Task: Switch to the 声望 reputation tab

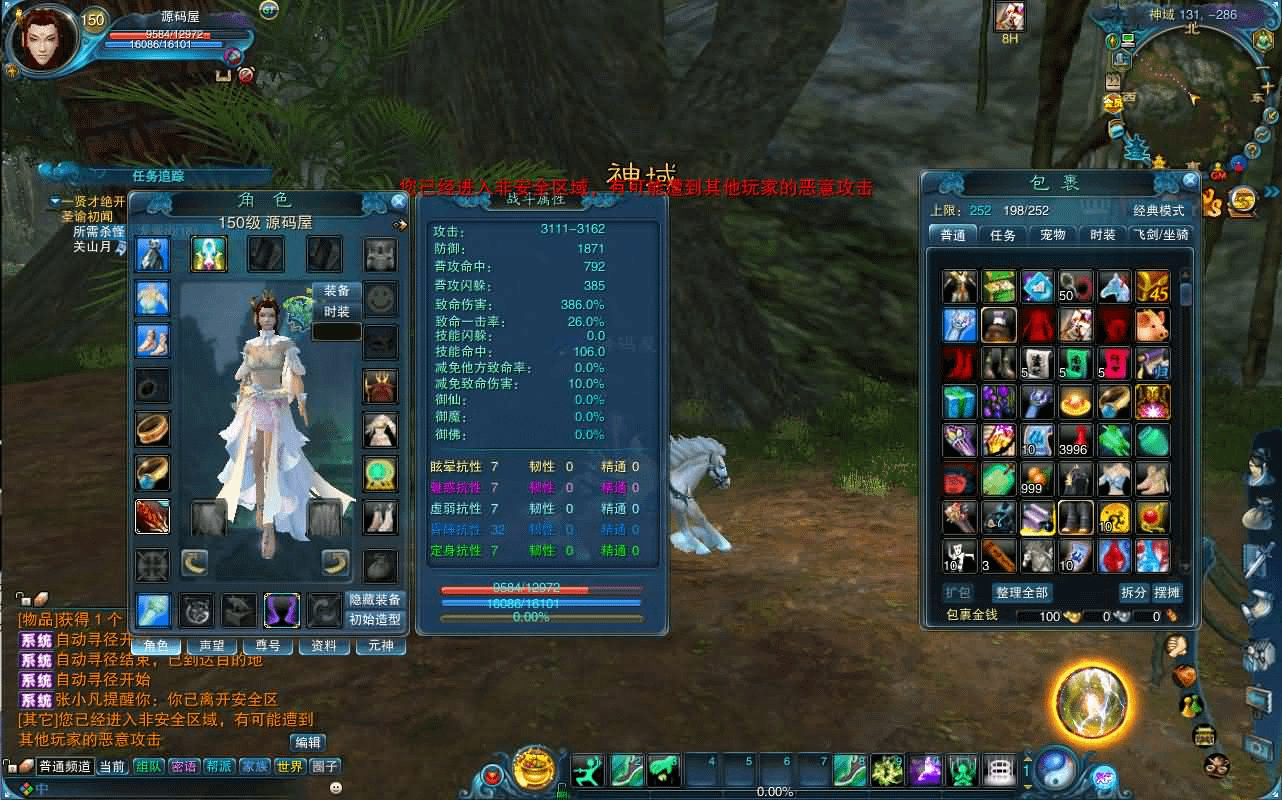Action: point(212,646)
